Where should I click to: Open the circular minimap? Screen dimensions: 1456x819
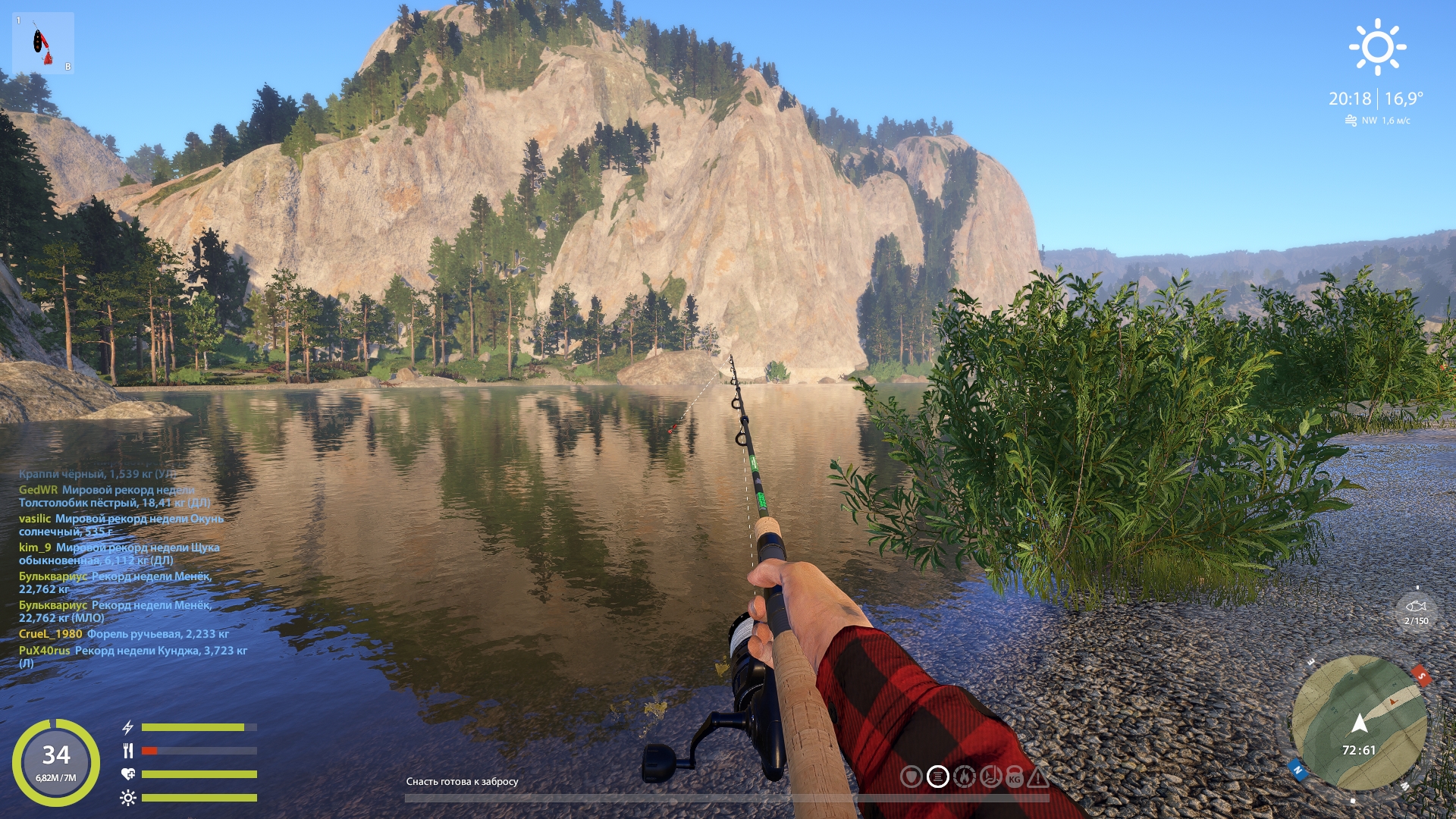point(1359,723)
